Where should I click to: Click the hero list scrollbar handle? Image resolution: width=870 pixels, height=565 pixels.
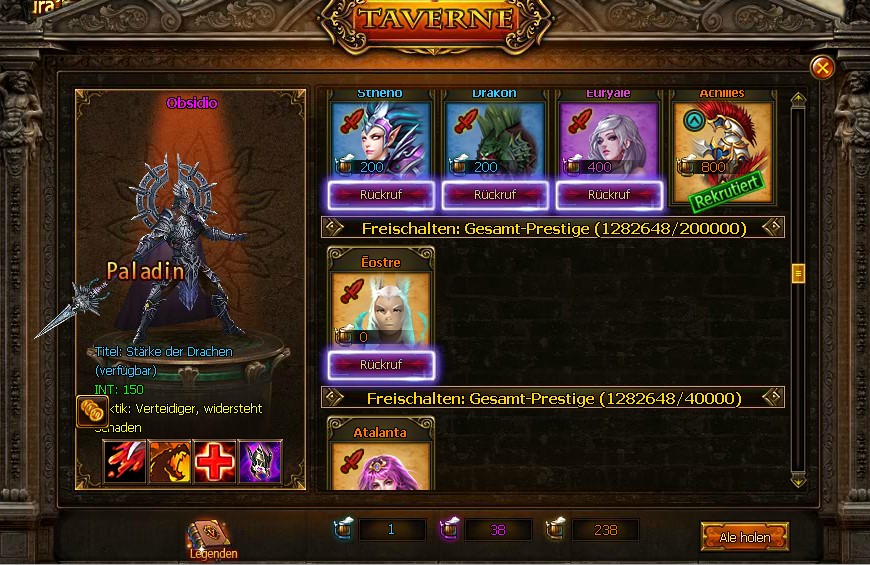798,272
